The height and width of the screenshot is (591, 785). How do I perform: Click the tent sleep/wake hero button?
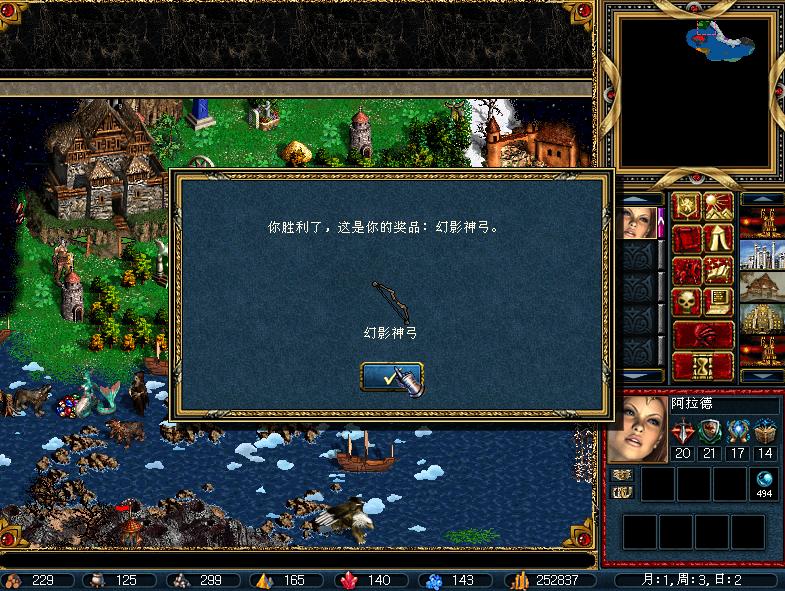pyautogui.click(x=718, y=240)
